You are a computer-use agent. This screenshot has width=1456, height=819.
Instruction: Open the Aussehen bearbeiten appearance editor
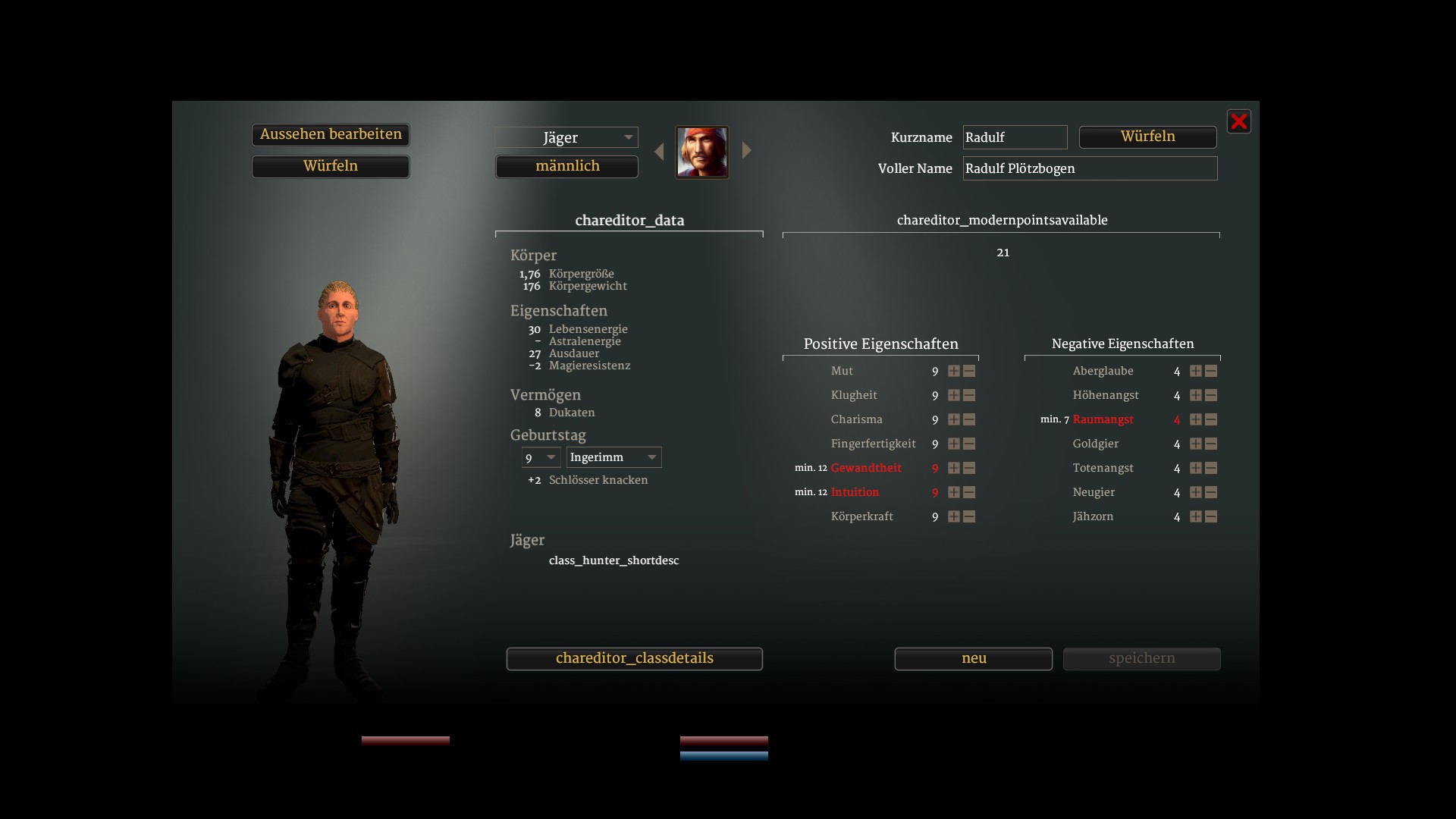(331, 135)
